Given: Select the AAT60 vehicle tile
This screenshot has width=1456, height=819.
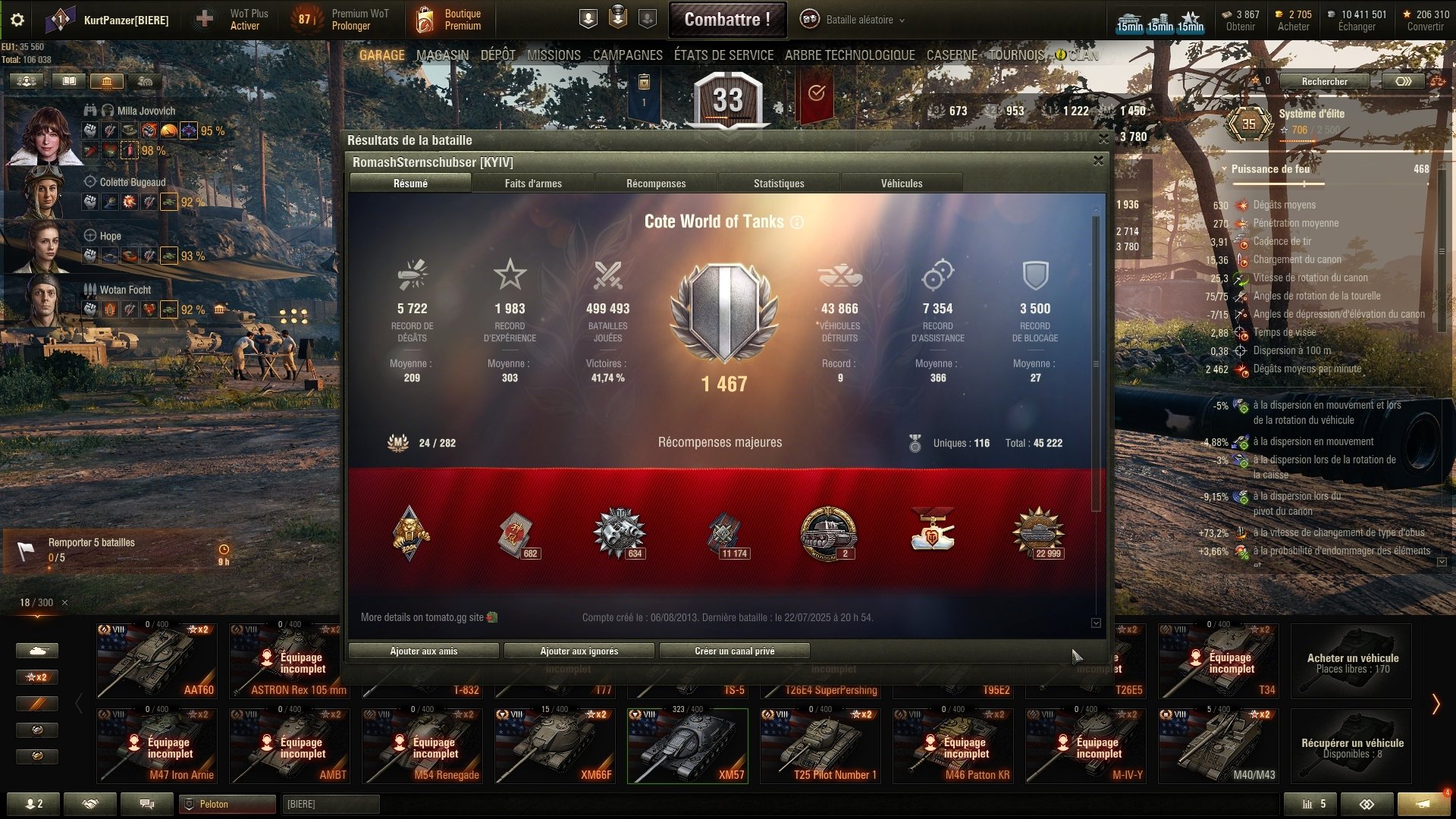Looking at the screenshot, I should (x=157, y=661).
